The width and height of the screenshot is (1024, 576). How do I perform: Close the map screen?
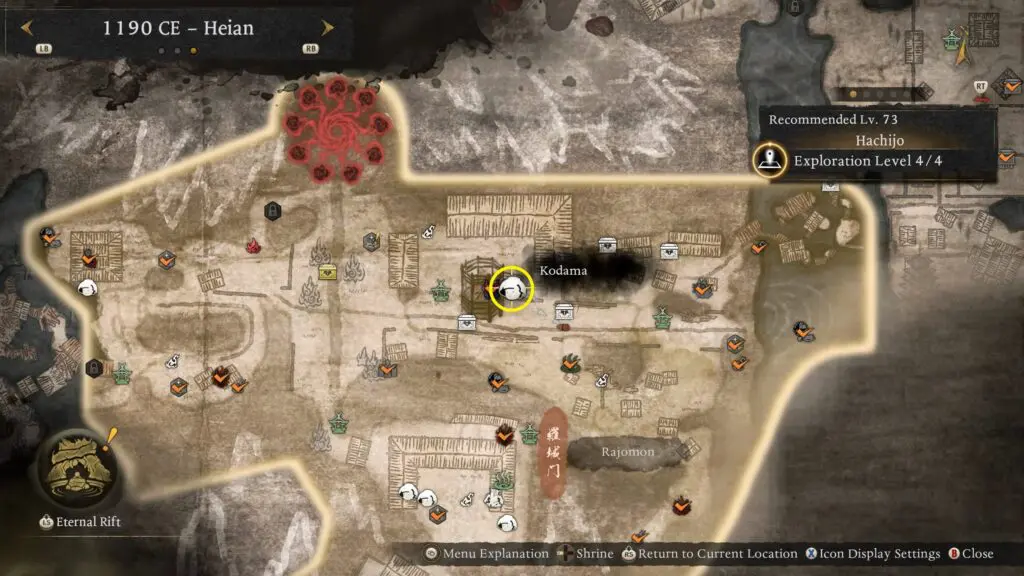click(971, 554)
